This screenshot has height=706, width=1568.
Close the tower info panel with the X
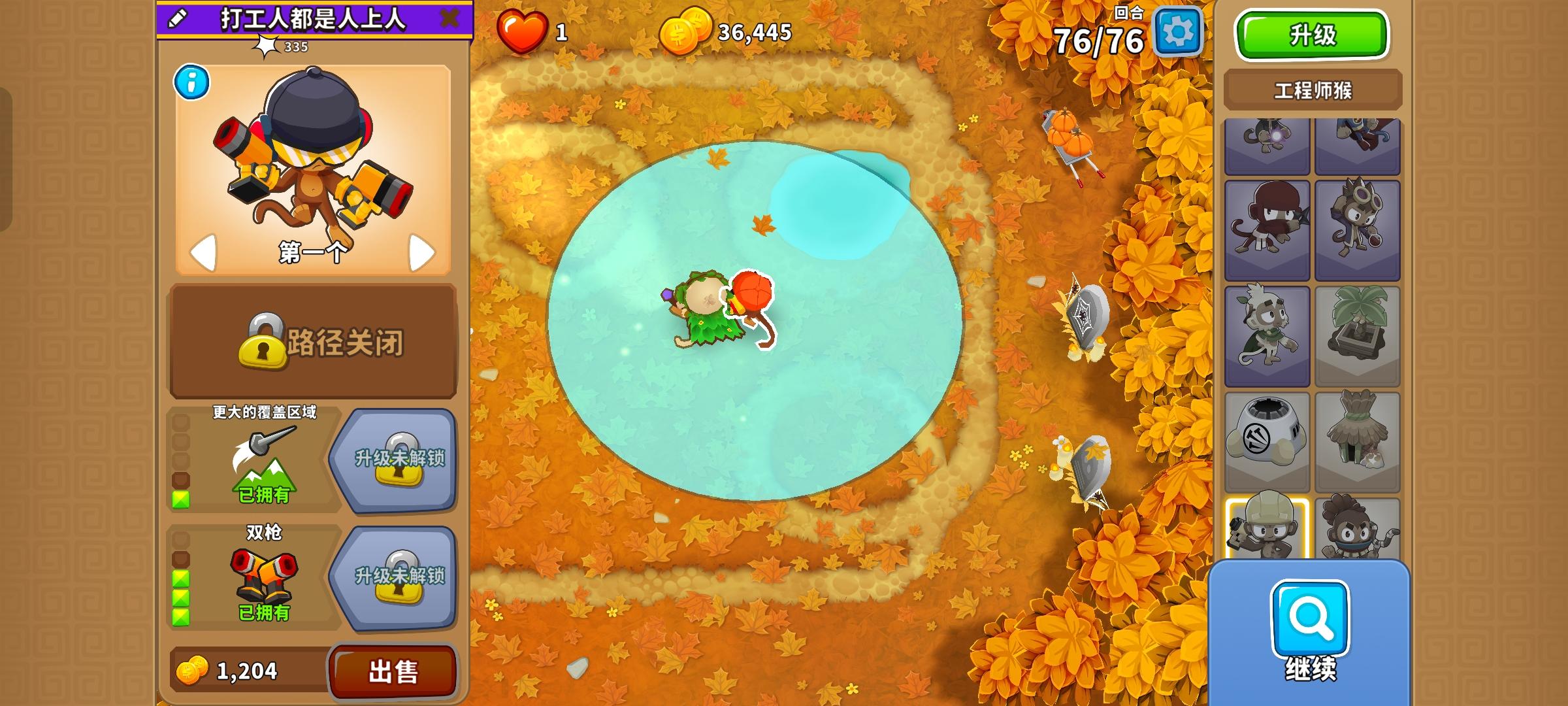pyautogui.click(x=449, y=18)
